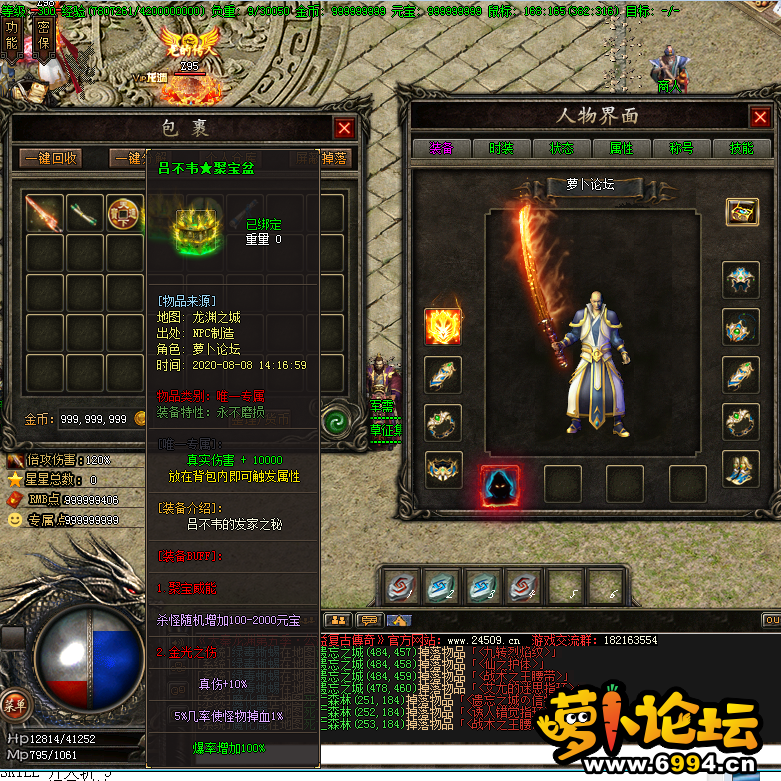Image resolution: width=781 pixels, height=781 pixels.
Task: Switch to the 称号 tab
Action: tap(681, 148)
